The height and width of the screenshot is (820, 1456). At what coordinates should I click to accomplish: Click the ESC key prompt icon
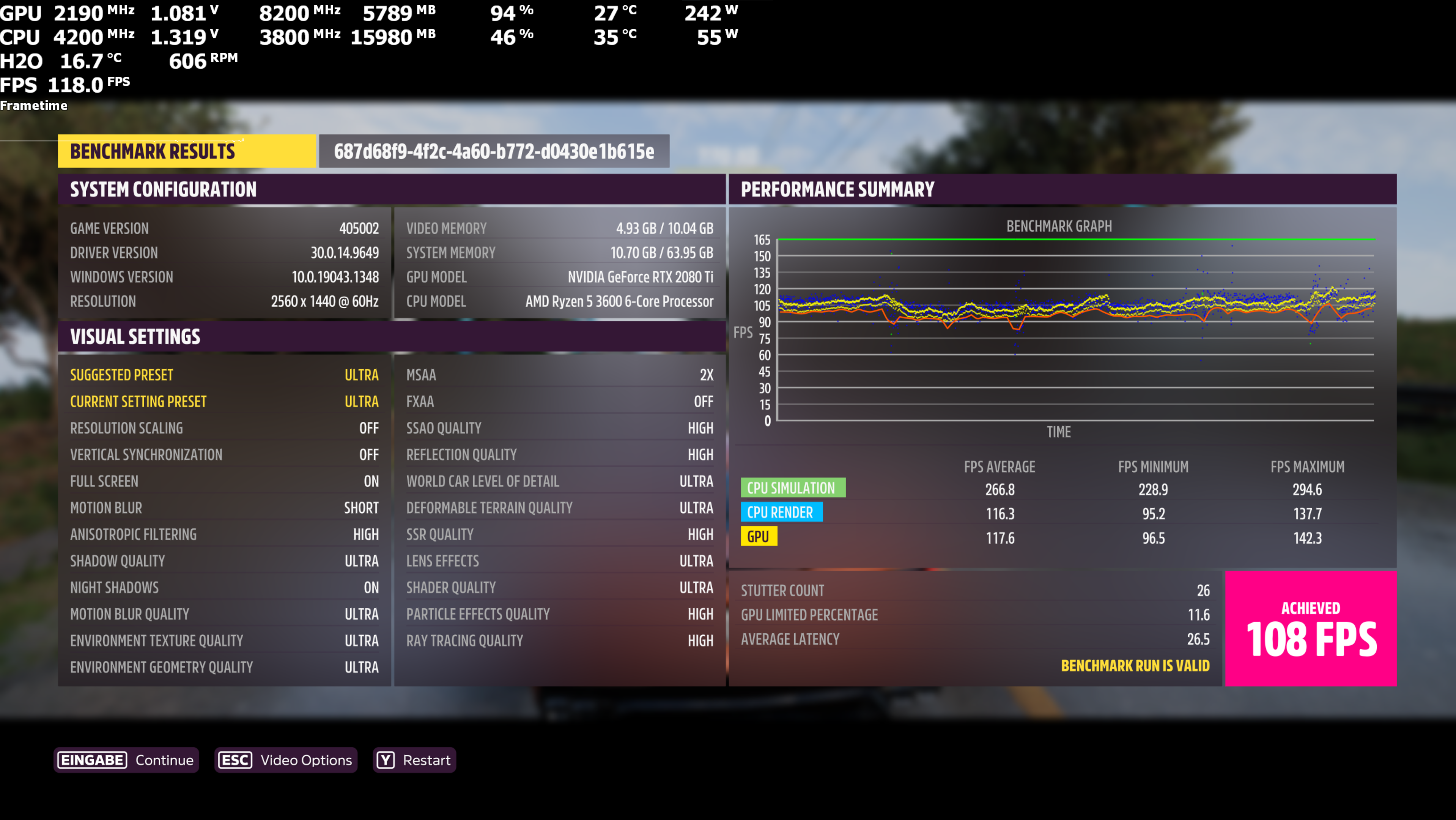235,760
